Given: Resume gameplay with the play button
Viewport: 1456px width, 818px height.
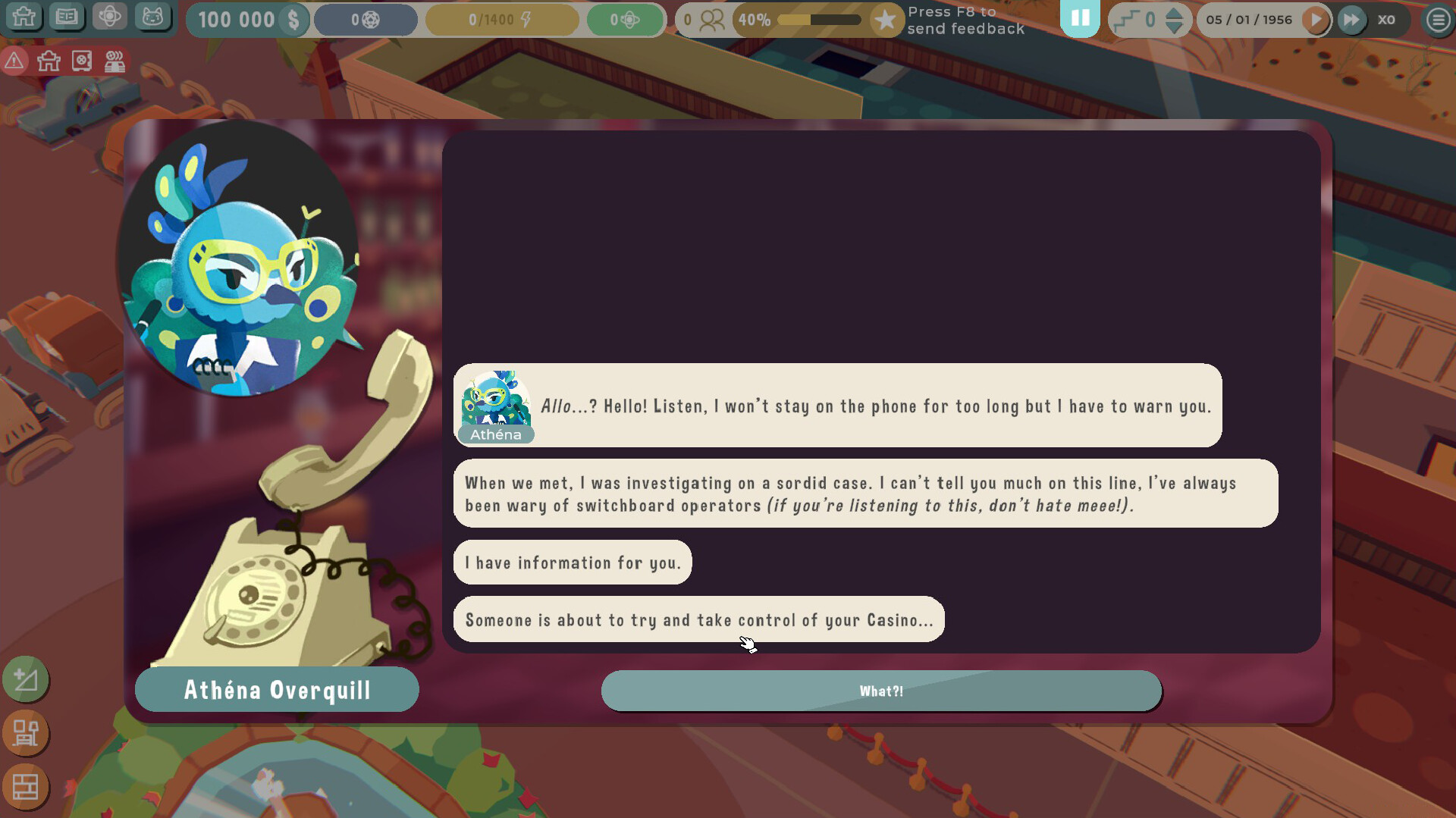Looking at the screenshot, I should pos(1317,20).
